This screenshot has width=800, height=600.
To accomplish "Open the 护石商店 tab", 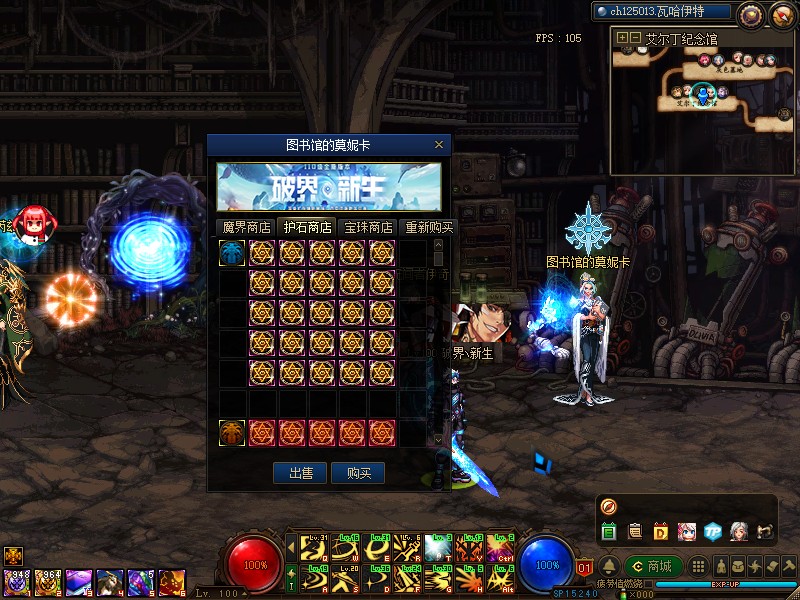I will pos(306,227).
